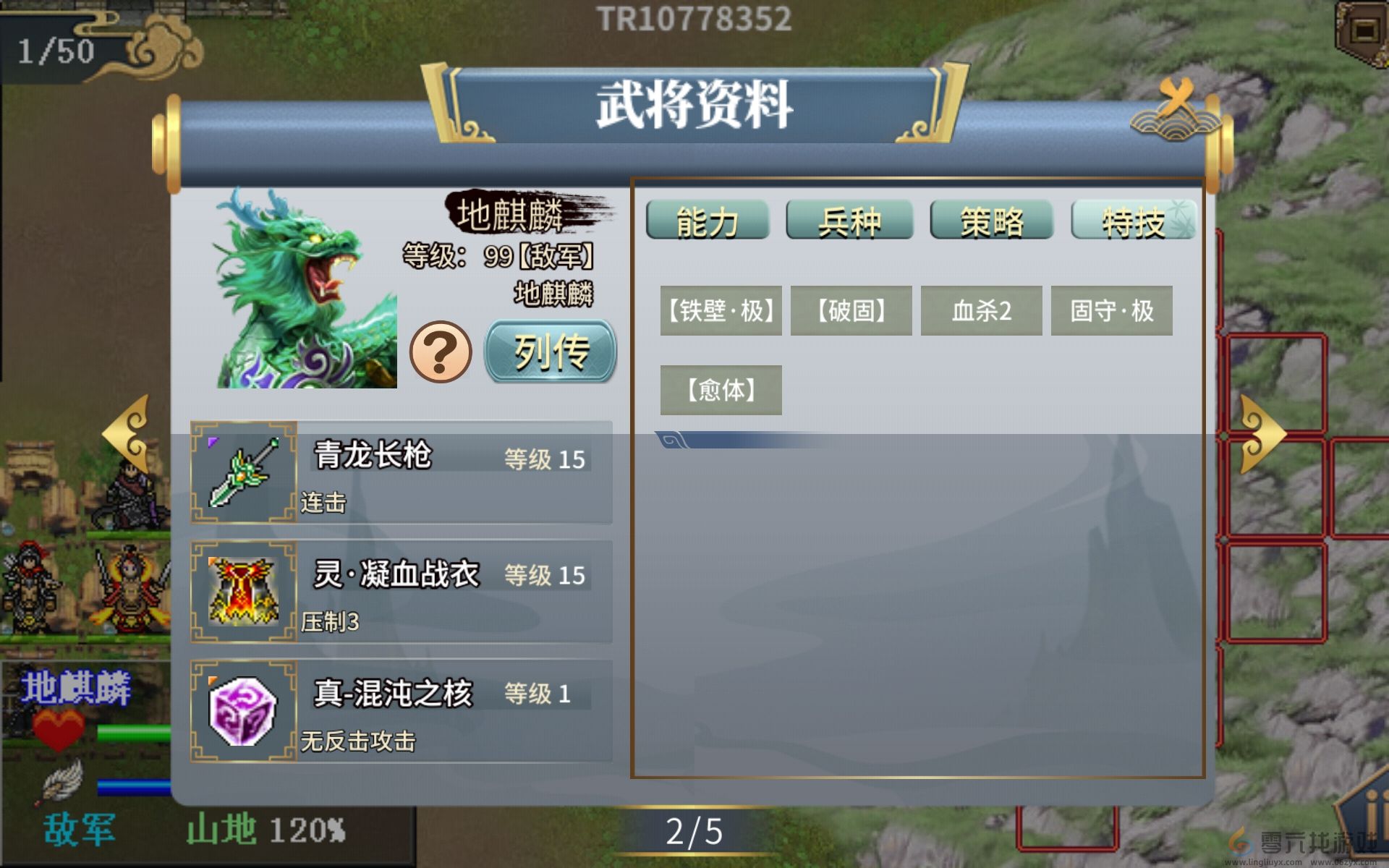Click the 【铁壁·极】 skill
Screen dimensions: 1389x868
[x=721, y=311]
